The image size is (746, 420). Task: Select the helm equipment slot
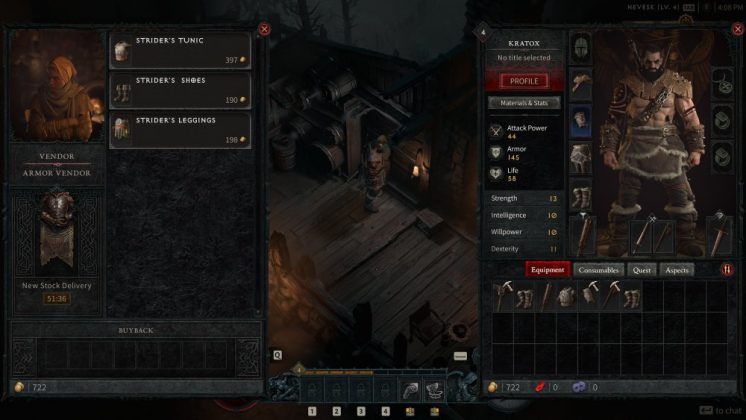(x=581, y=47)
